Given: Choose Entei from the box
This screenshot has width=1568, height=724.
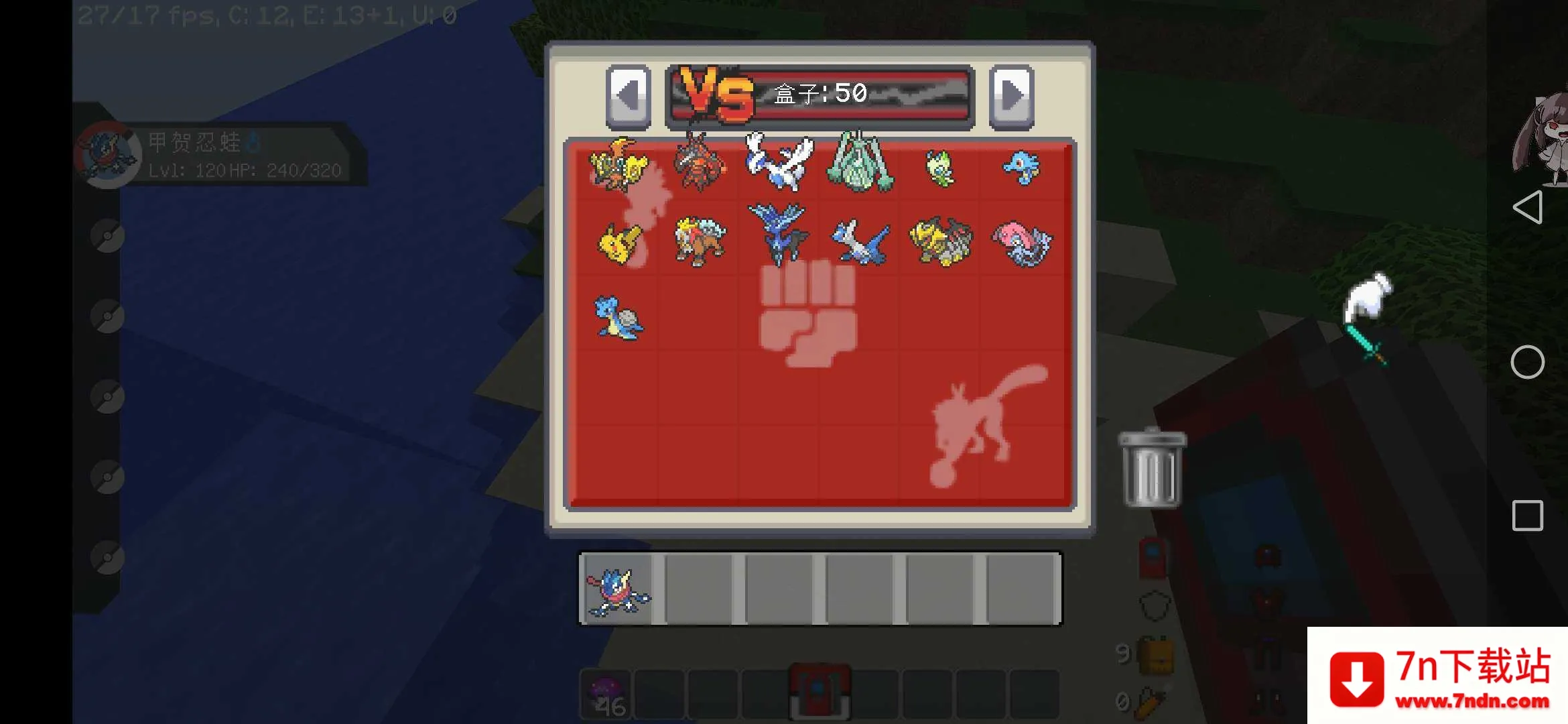Looking at the screenshot, I should coord(699,241).
